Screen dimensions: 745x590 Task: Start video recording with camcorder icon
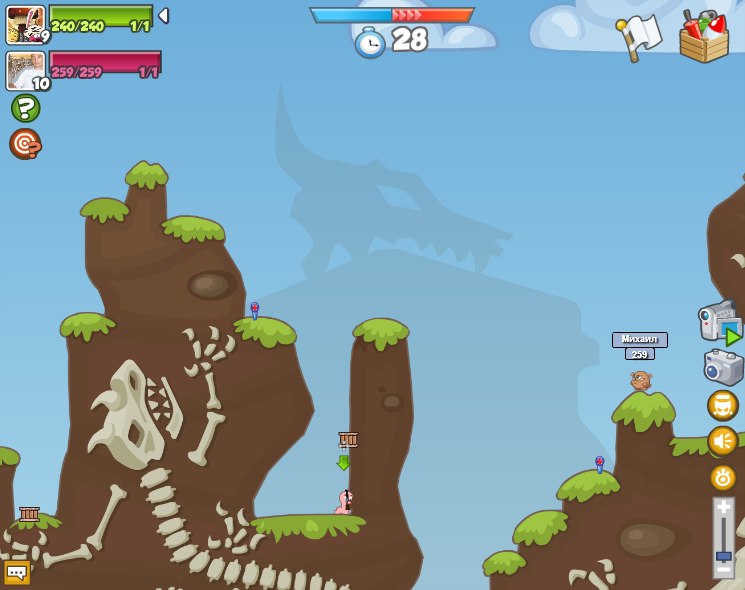coord(719,321)
